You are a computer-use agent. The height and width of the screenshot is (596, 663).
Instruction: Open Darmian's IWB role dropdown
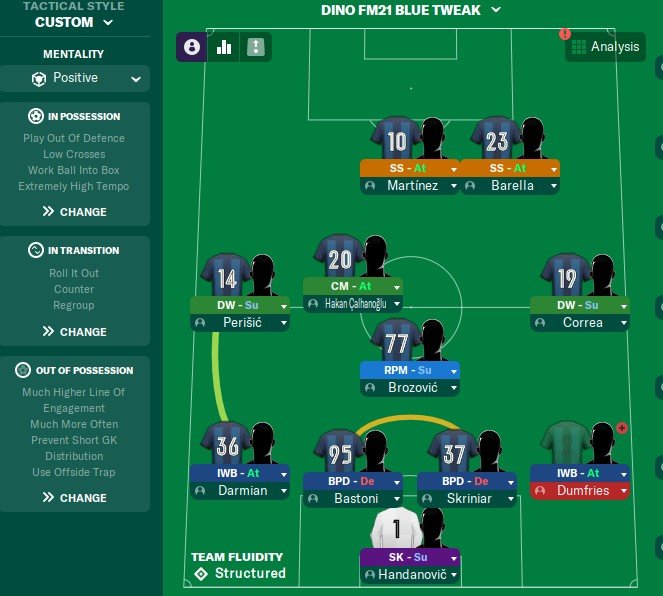(283, 473)
